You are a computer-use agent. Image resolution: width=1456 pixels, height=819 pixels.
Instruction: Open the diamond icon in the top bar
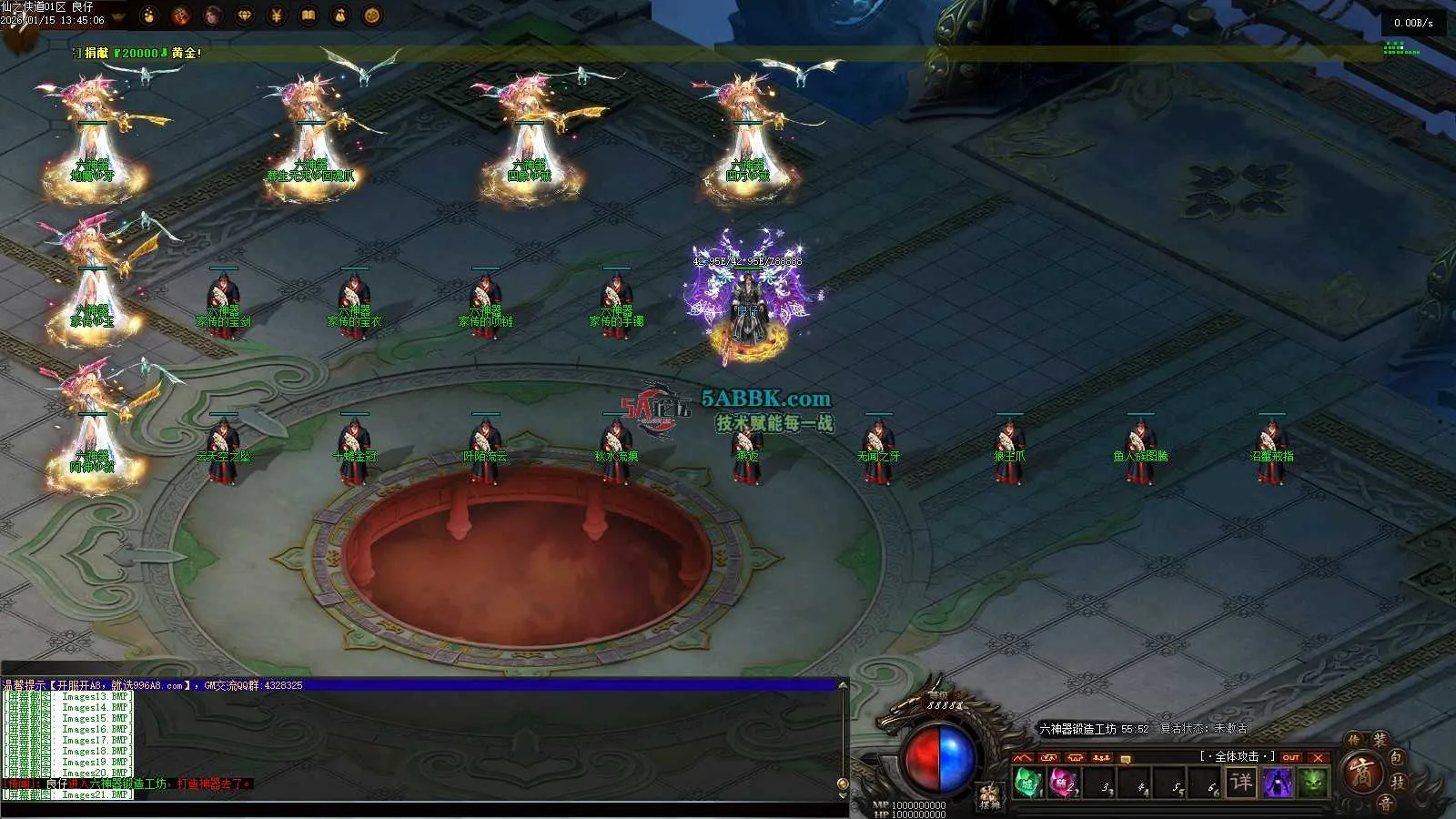click(245, 15)
